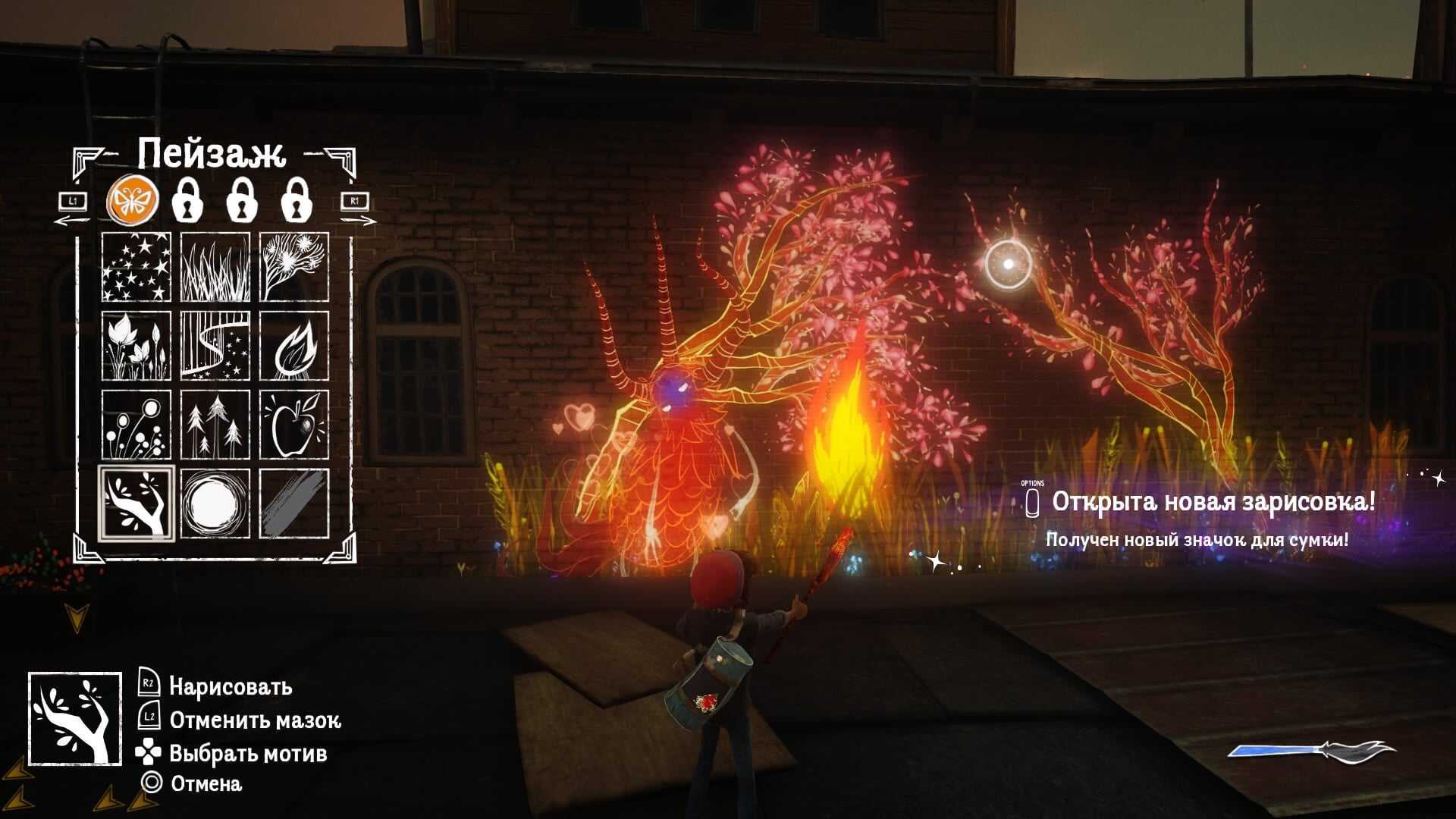Pick the apple motif
The height and width of the screenshot is (819, 1456).
click(x=294, y=425)
